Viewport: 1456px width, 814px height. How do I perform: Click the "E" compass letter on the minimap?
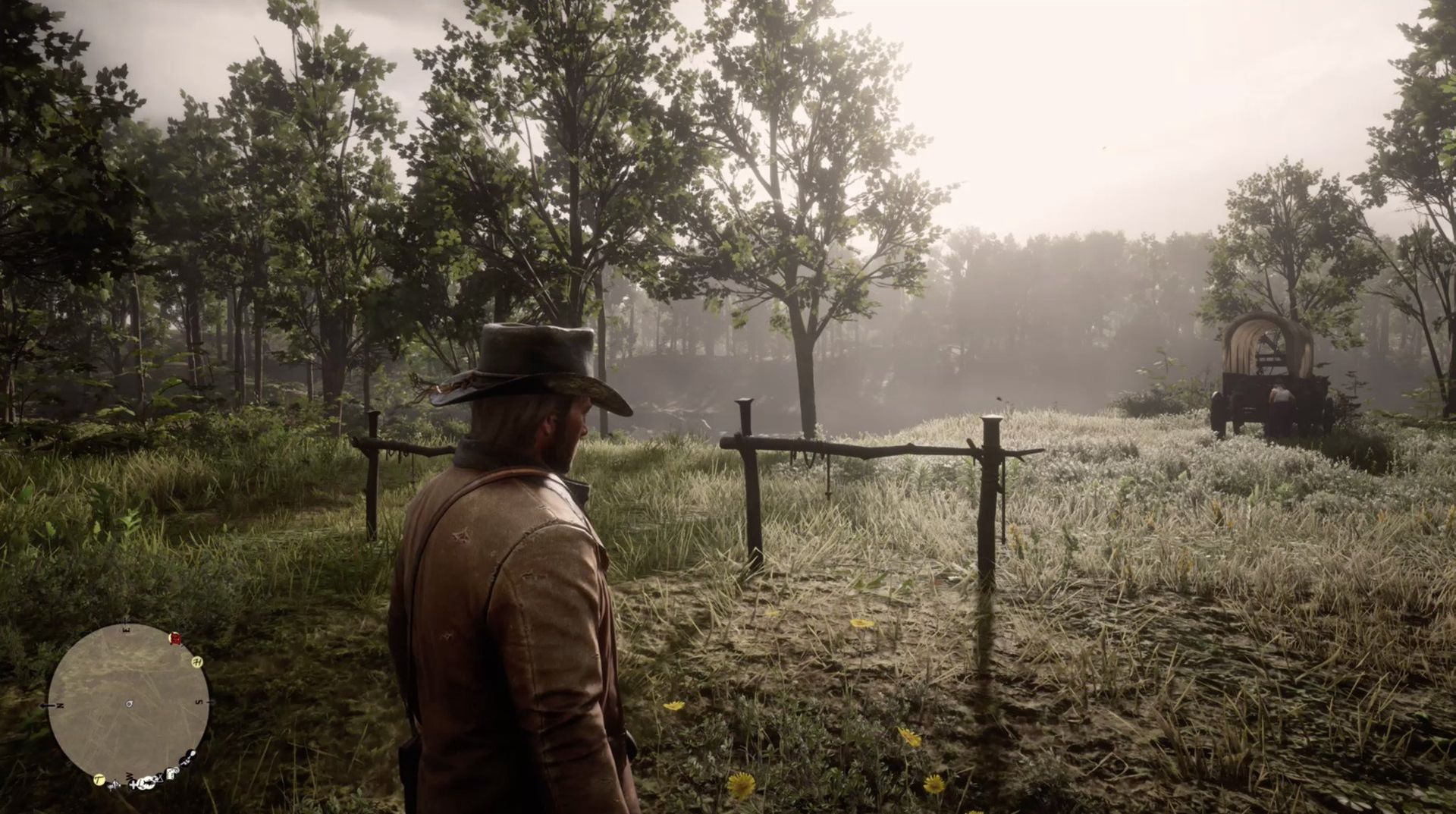[126, 629]
